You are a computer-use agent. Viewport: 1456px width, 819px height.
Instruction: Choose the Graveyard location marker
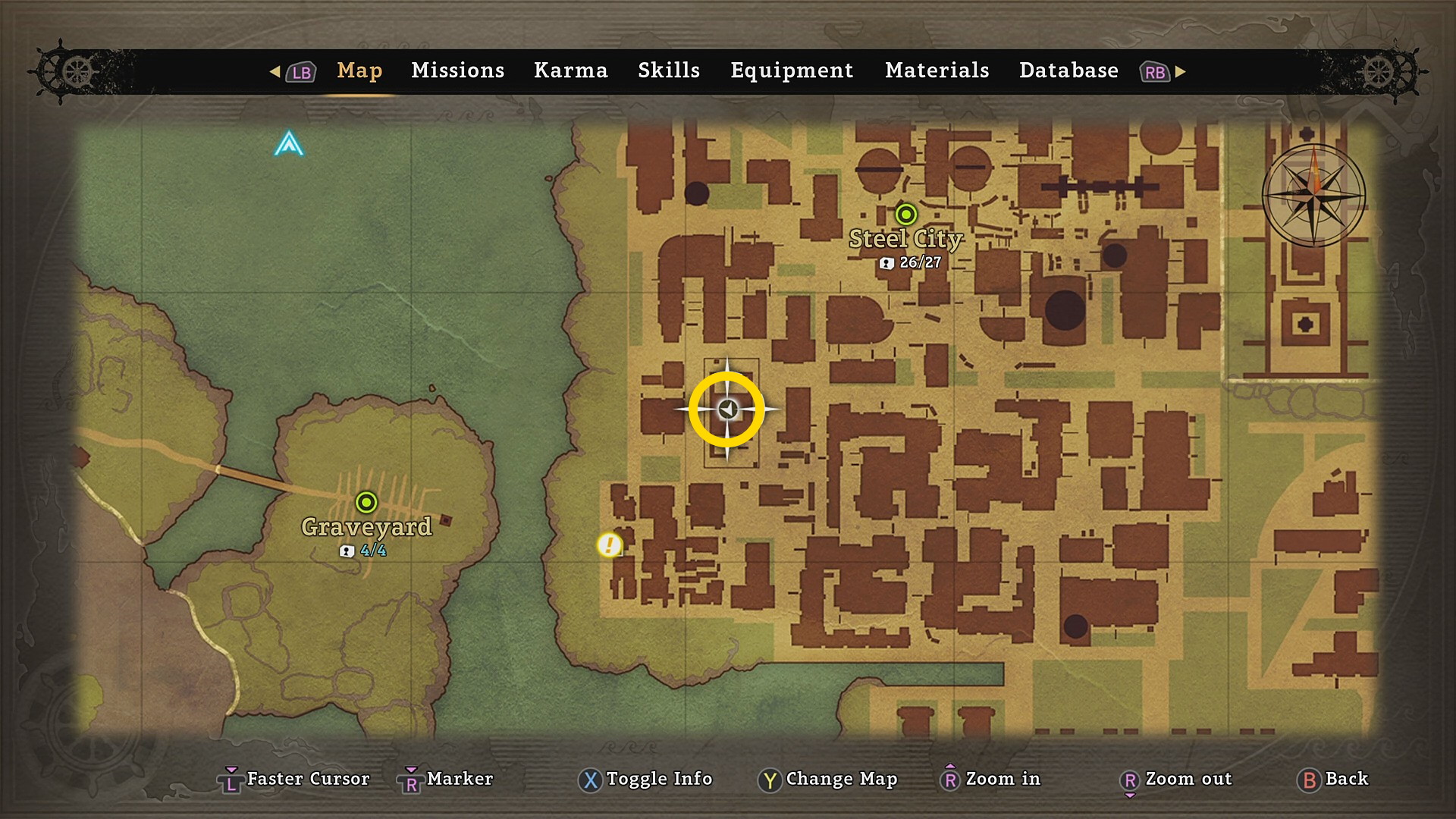[366, 502]
